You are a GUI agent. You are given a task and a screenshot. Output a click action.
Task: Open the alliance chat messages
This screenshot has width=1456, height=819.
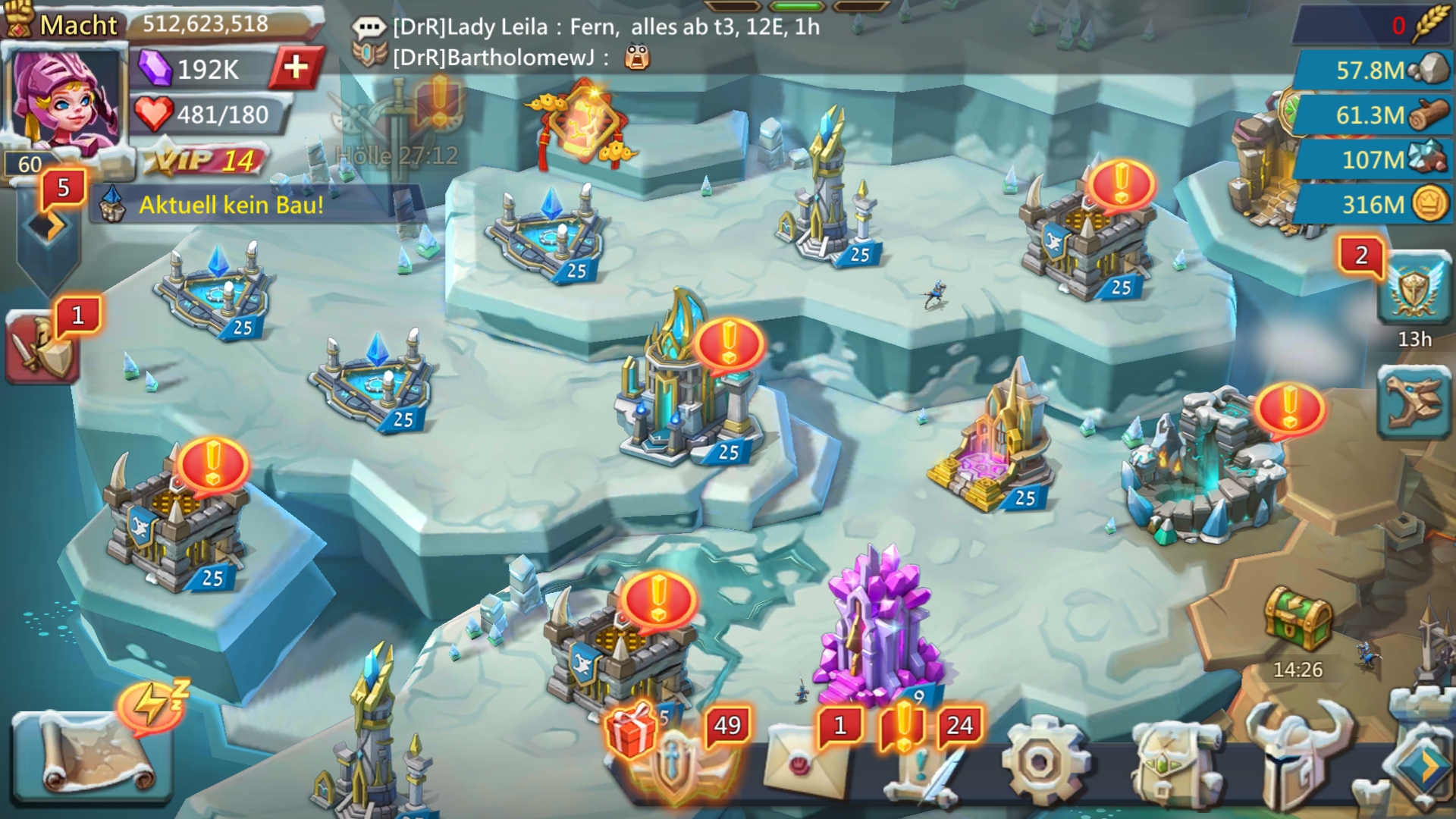pyautogui.click(x=584, y=42)
